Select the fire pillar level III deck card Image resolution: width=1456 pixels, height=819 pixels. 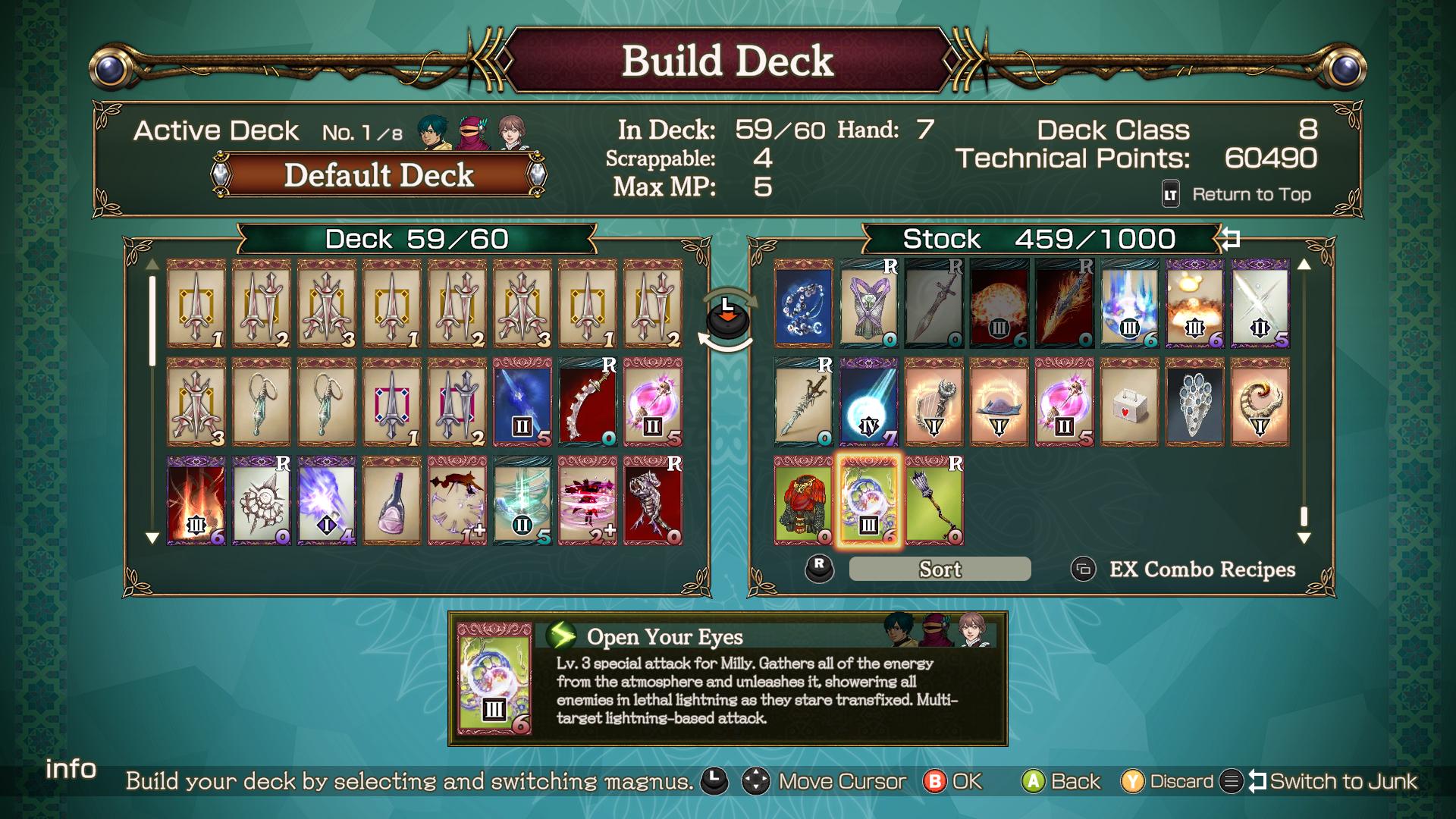point(196,500)
